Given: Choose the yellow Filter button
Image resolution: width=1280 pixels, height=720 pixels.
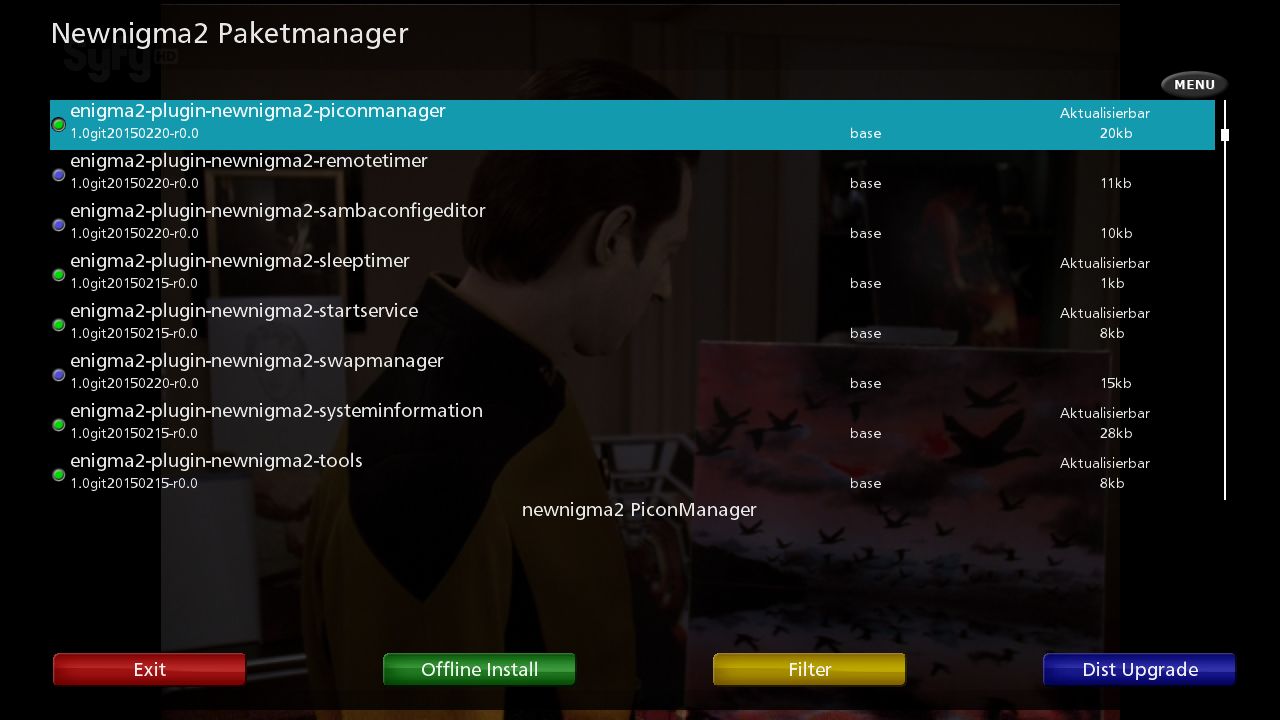Looking at the screenshot, I should (809, 669).
